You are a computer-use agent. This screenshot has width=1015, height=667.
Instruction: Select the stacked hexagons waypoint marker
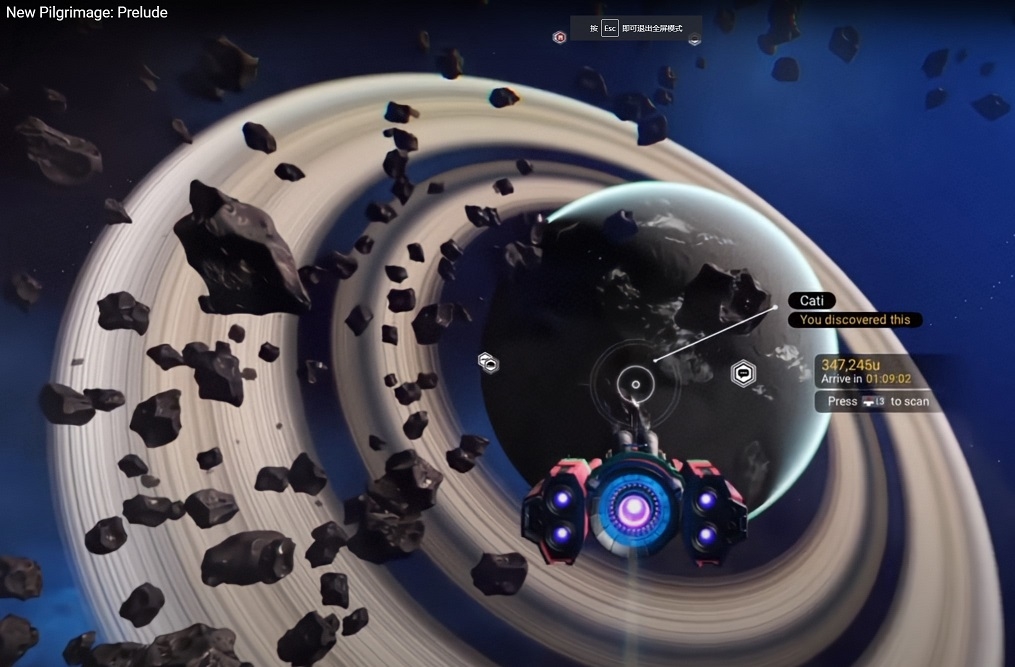(487, 362)
